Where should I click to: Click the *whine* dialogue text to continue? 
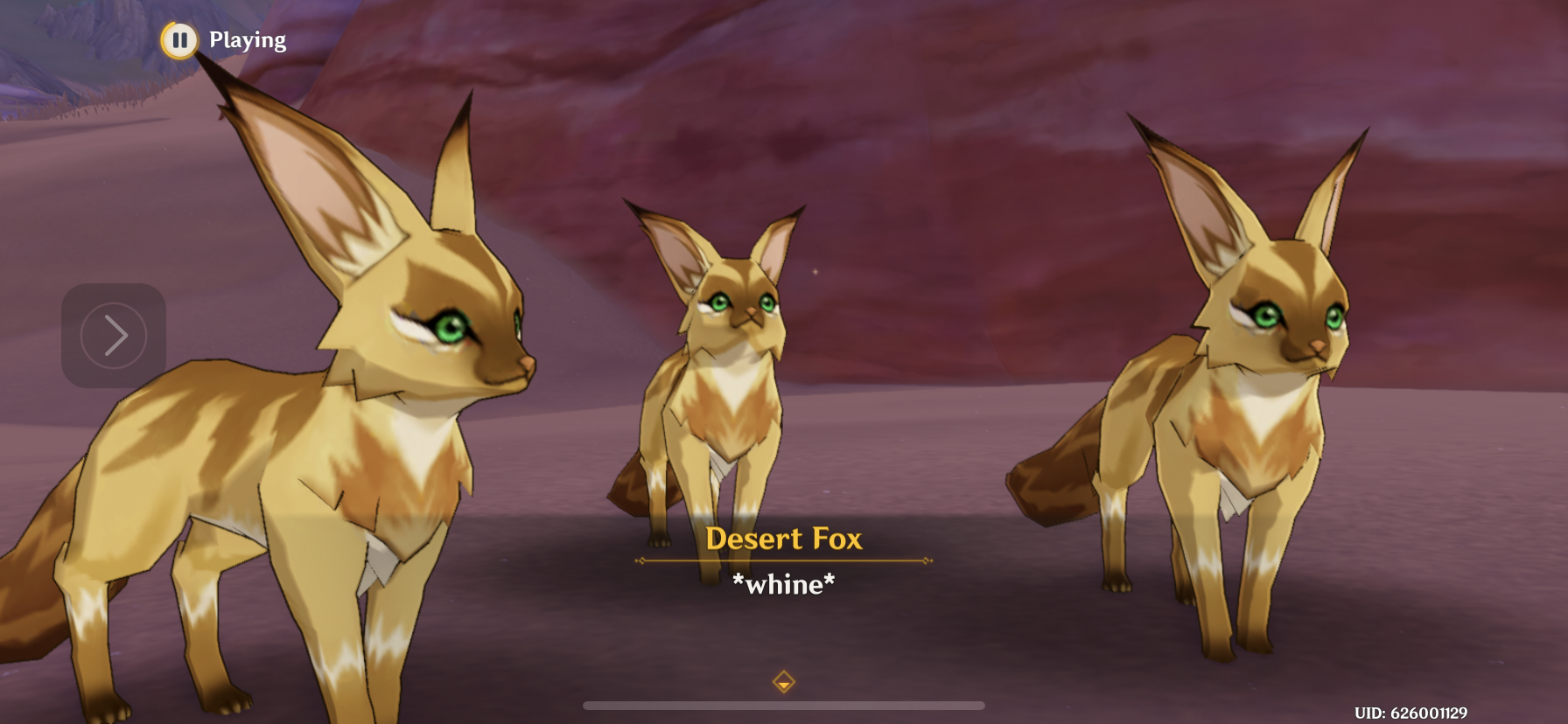(x=785, y=585)
